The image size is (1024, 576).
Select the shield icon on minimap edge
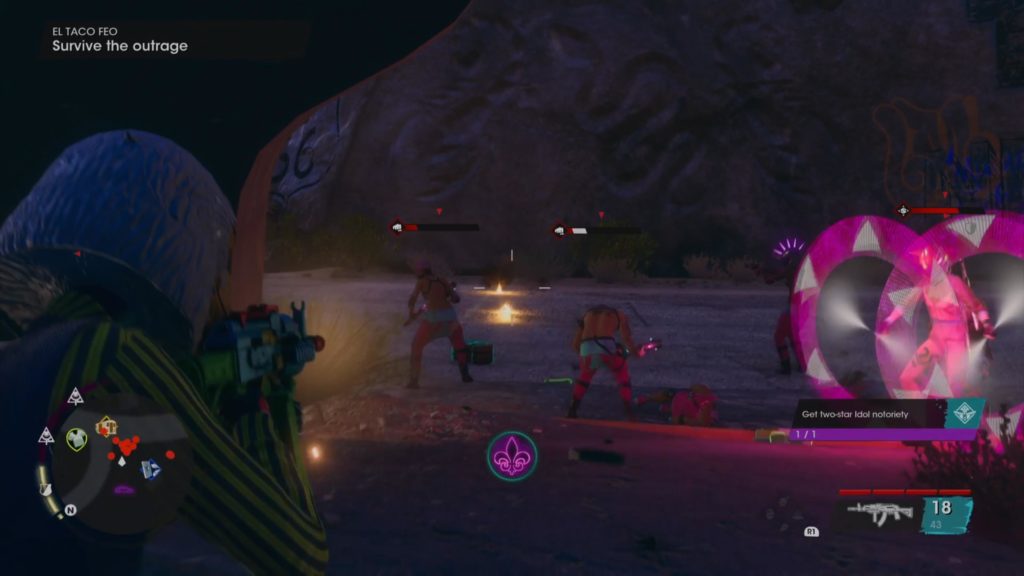coord(45,489)
